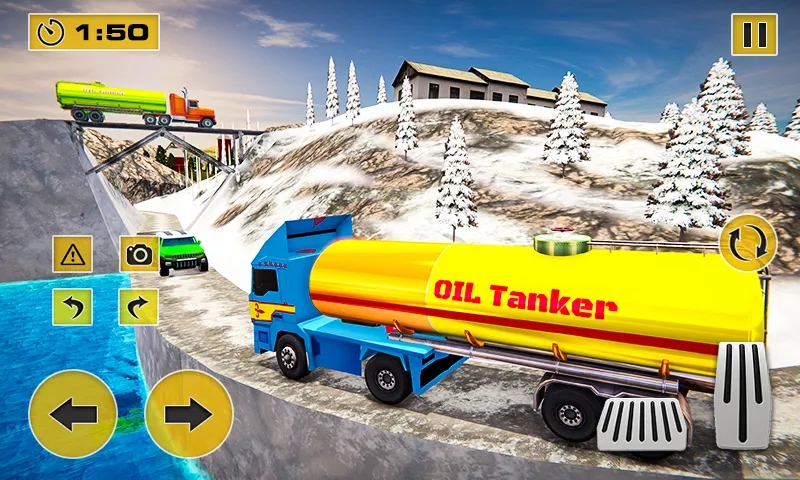Steer left with the round left arrow
The height and width of the screenshot is (480, 800).
[x=73, y=414]
